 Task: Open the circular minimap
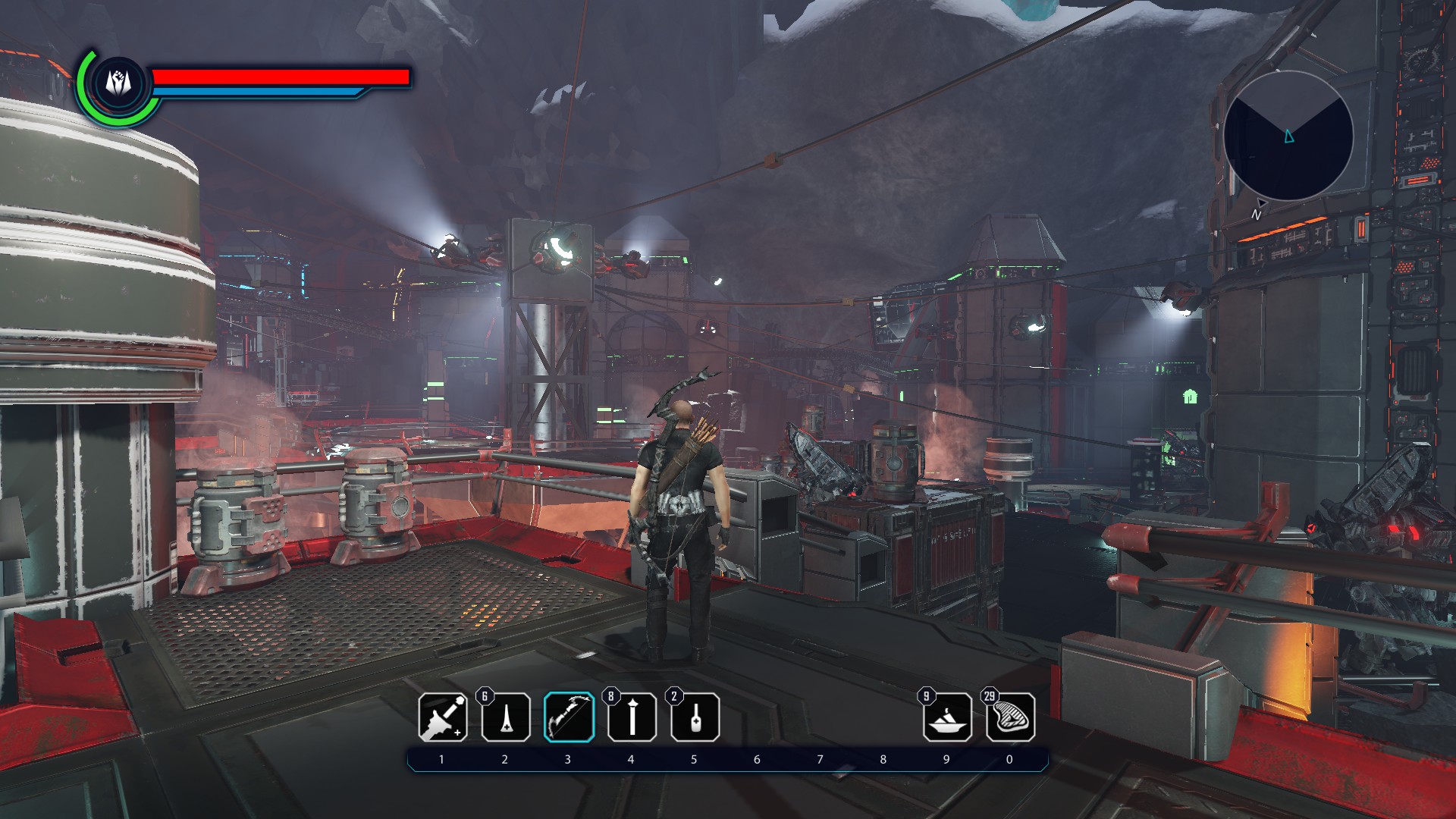click(x=1288, y=136)
